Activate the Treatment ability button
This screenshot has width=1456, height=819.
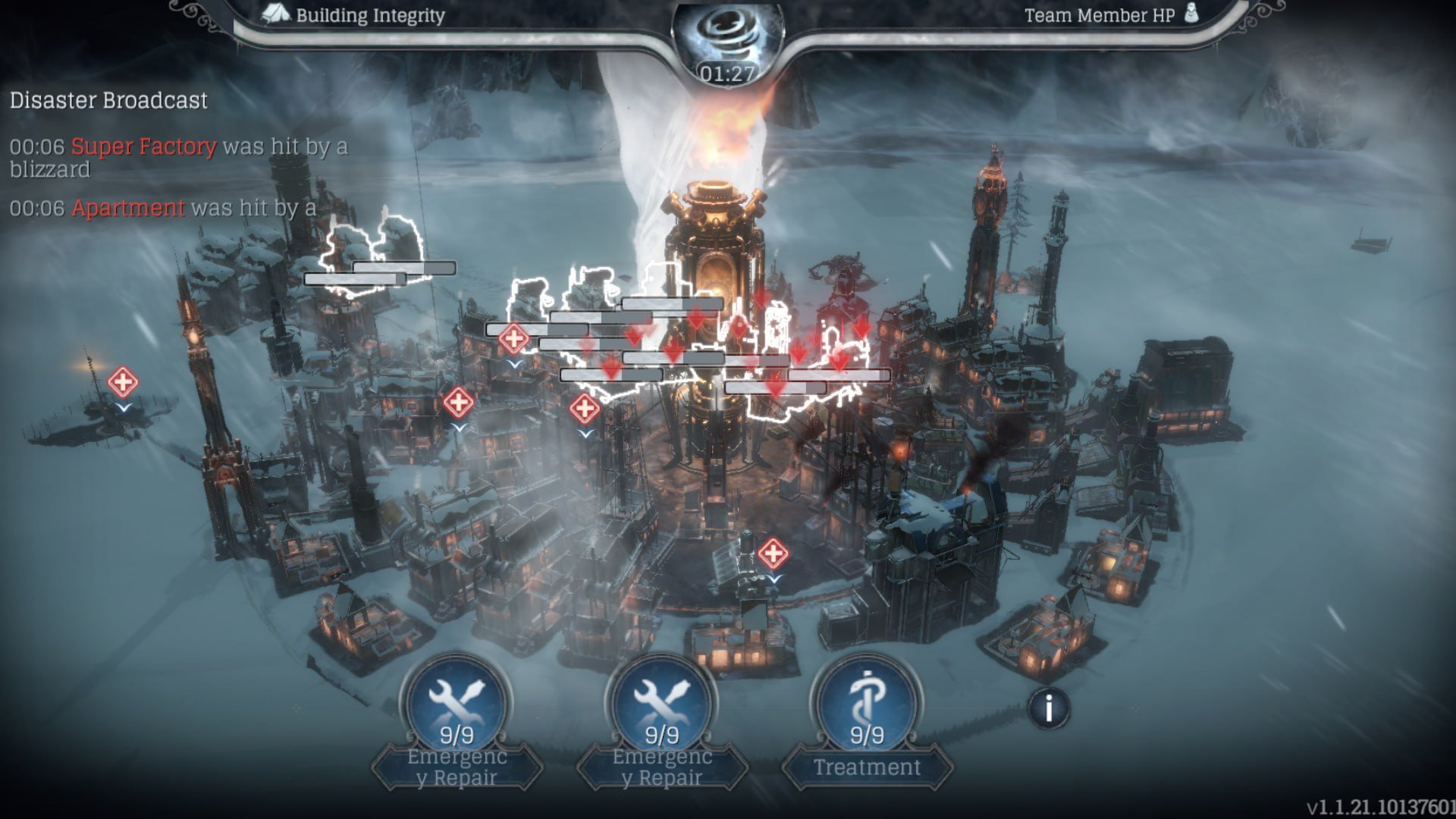tap(866, 709)
